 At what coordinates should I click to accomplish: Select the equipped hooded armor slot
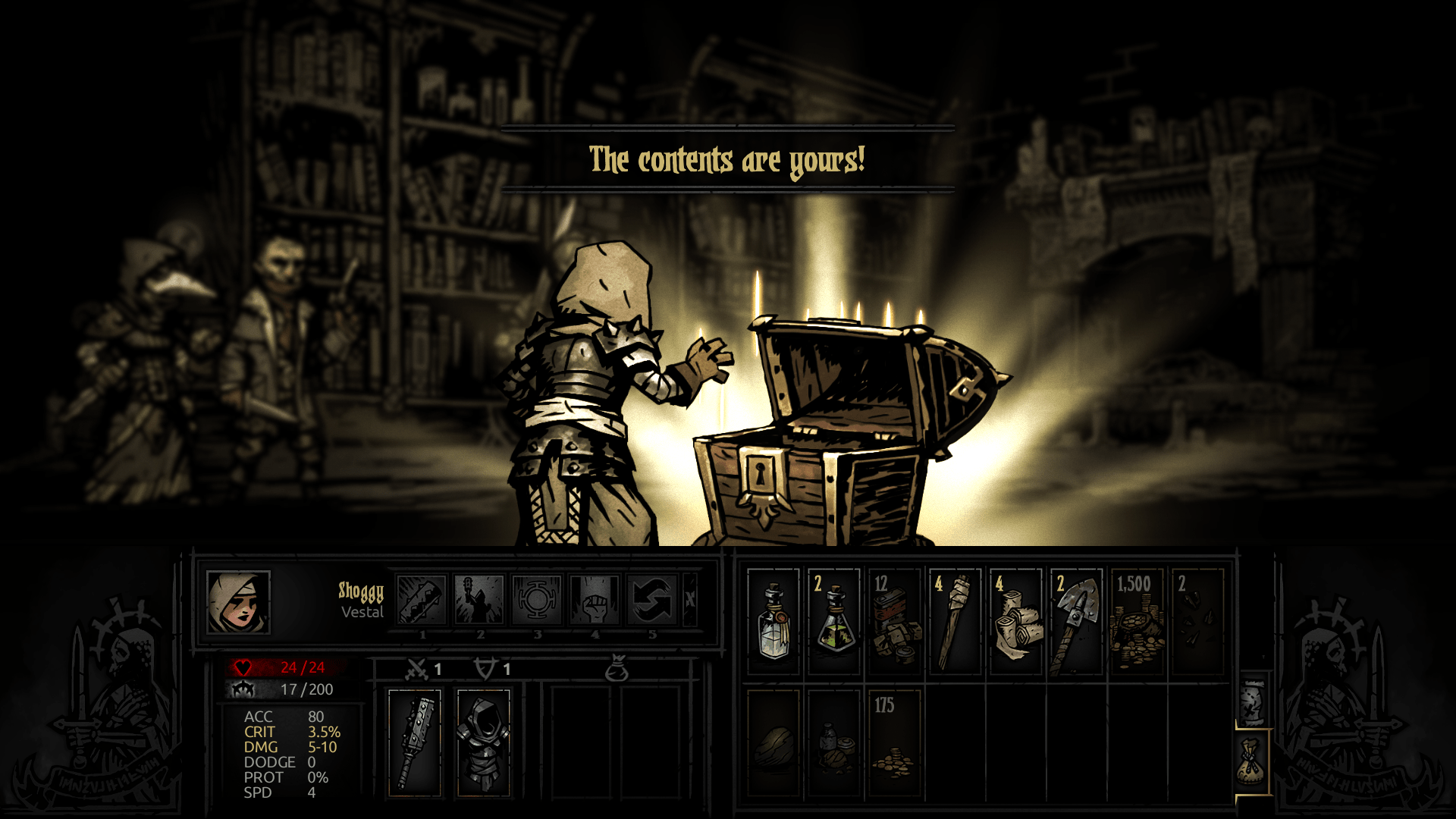click(483, 743)
